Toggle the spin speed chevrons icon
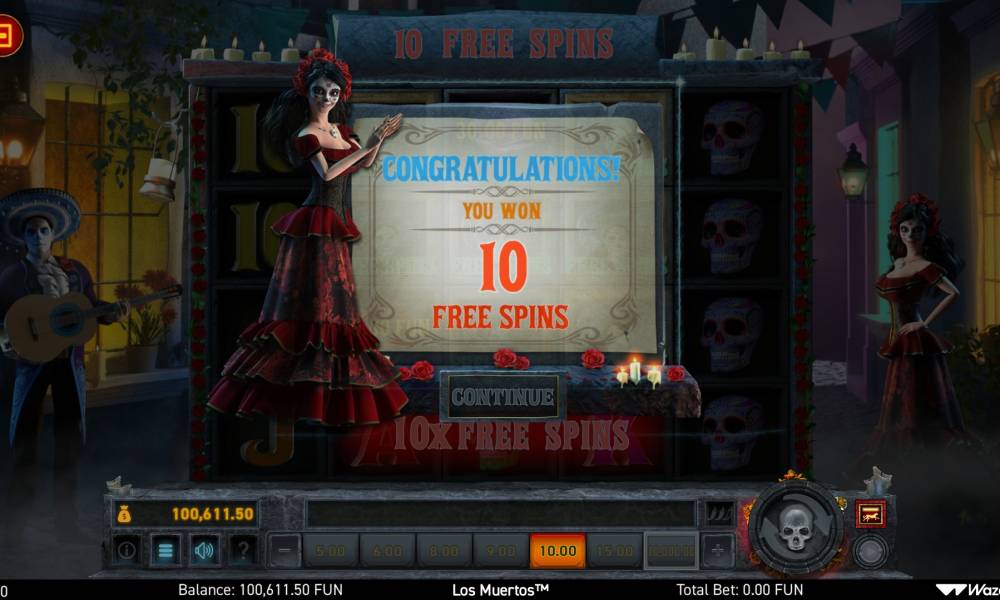Viewport: 1000px width, 600px height. click(718, 514)
